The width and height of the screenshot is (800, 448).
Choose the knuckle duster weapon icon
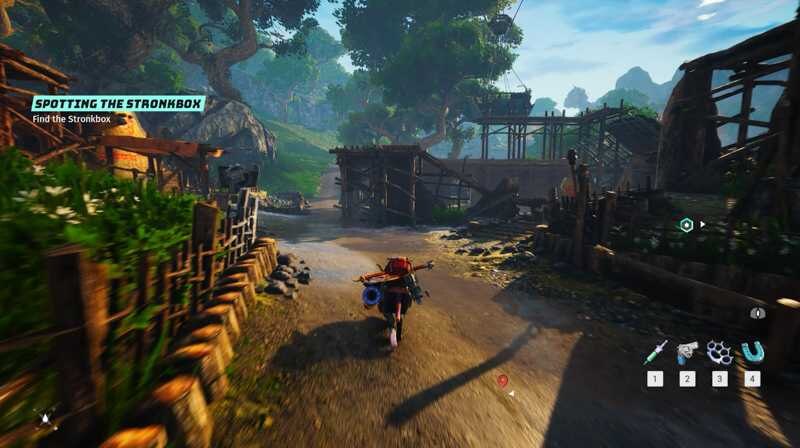tap(719, 351)
